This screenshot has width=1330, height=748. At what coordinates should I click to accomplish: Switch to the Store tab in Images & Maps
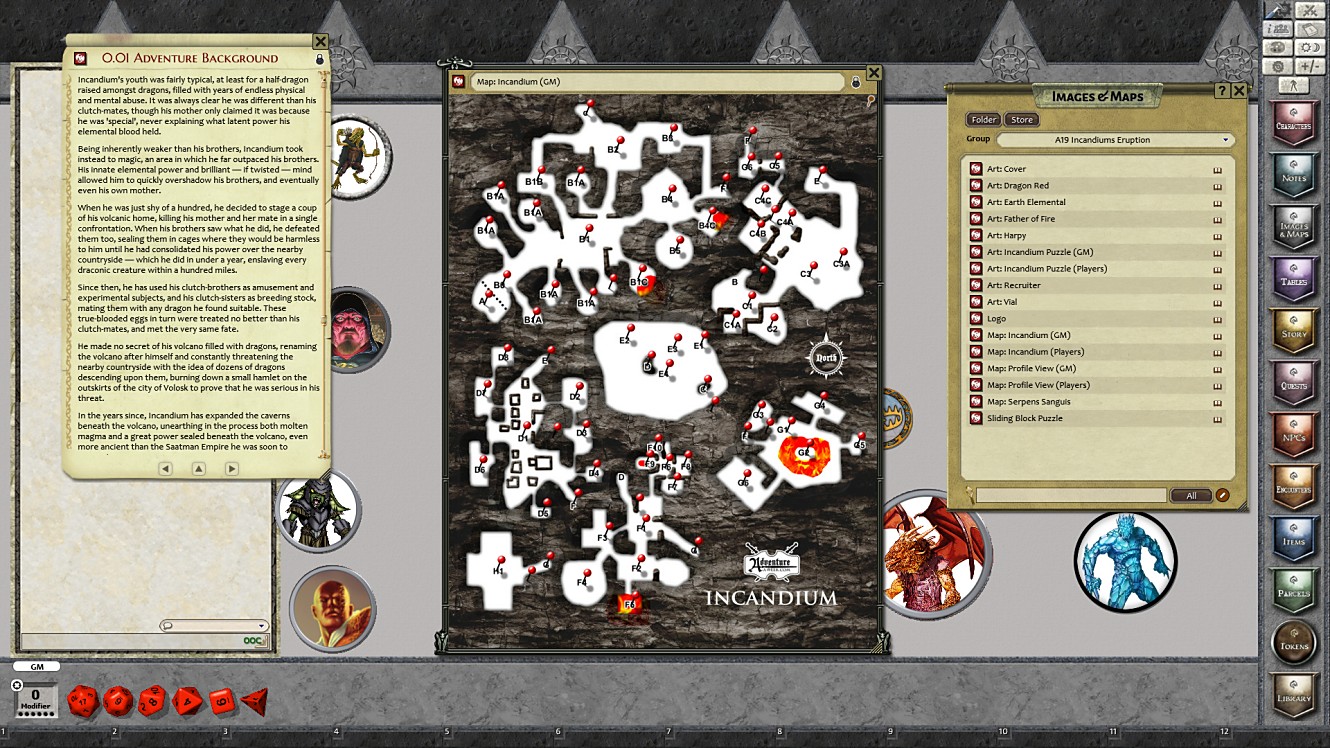pyautogui.click(x=1022, y=118)
